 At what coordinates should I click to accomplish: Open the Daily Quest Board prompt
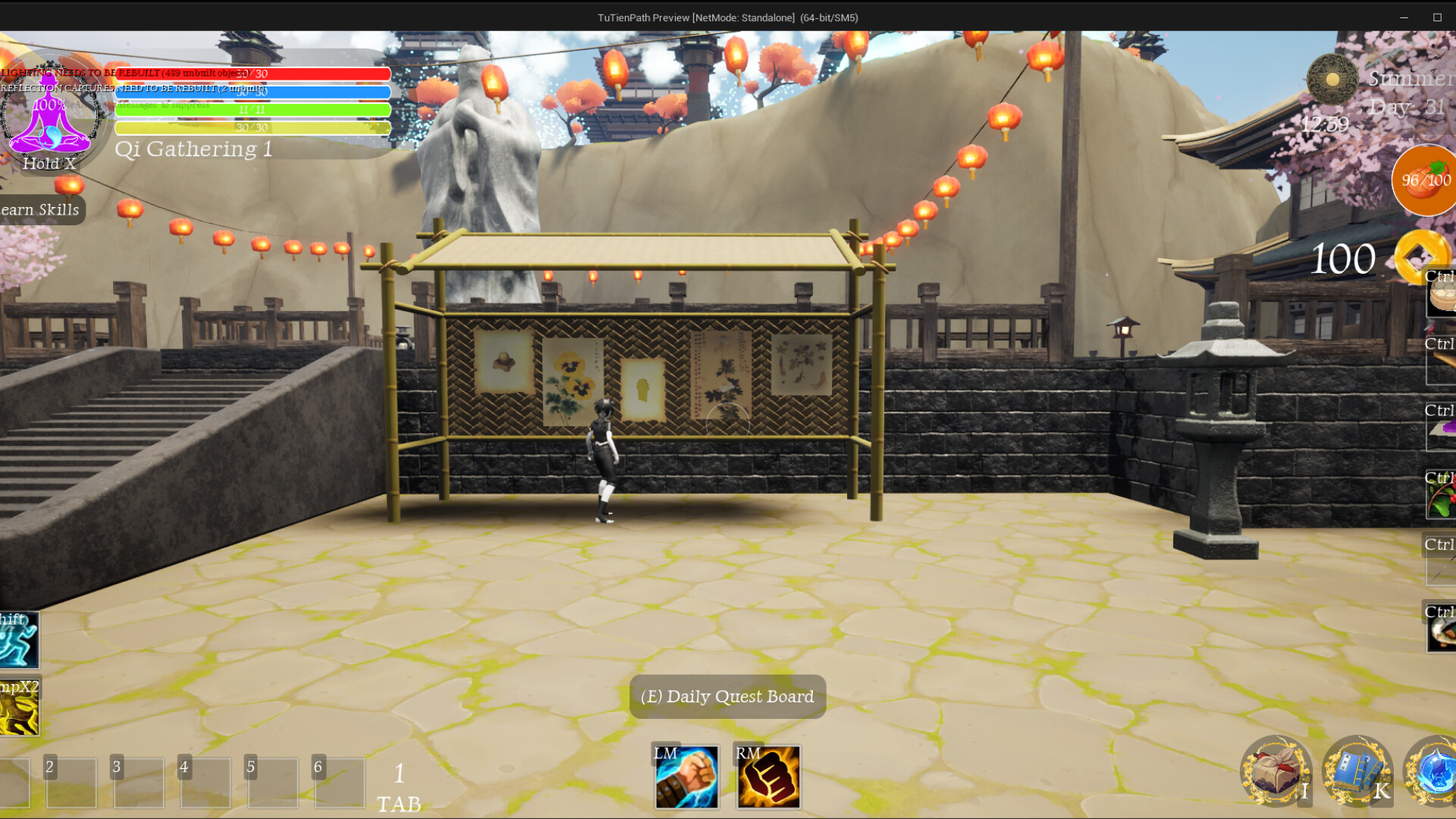[x=727, y=696]
